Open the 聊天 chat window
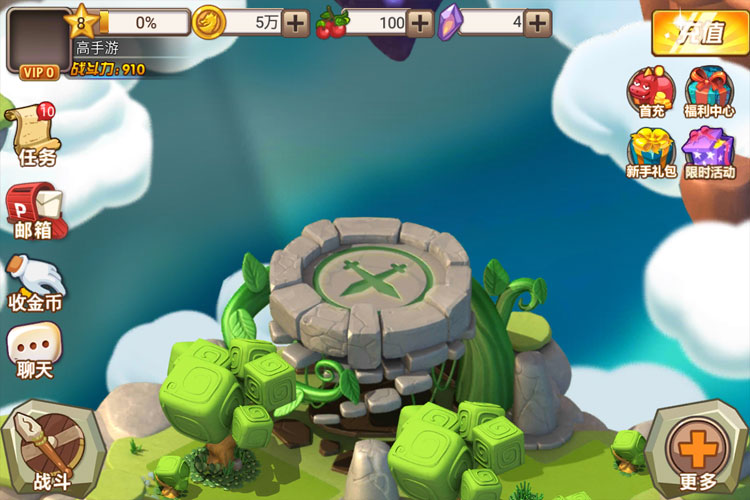750x500 pixels. [x=34, y=352]
